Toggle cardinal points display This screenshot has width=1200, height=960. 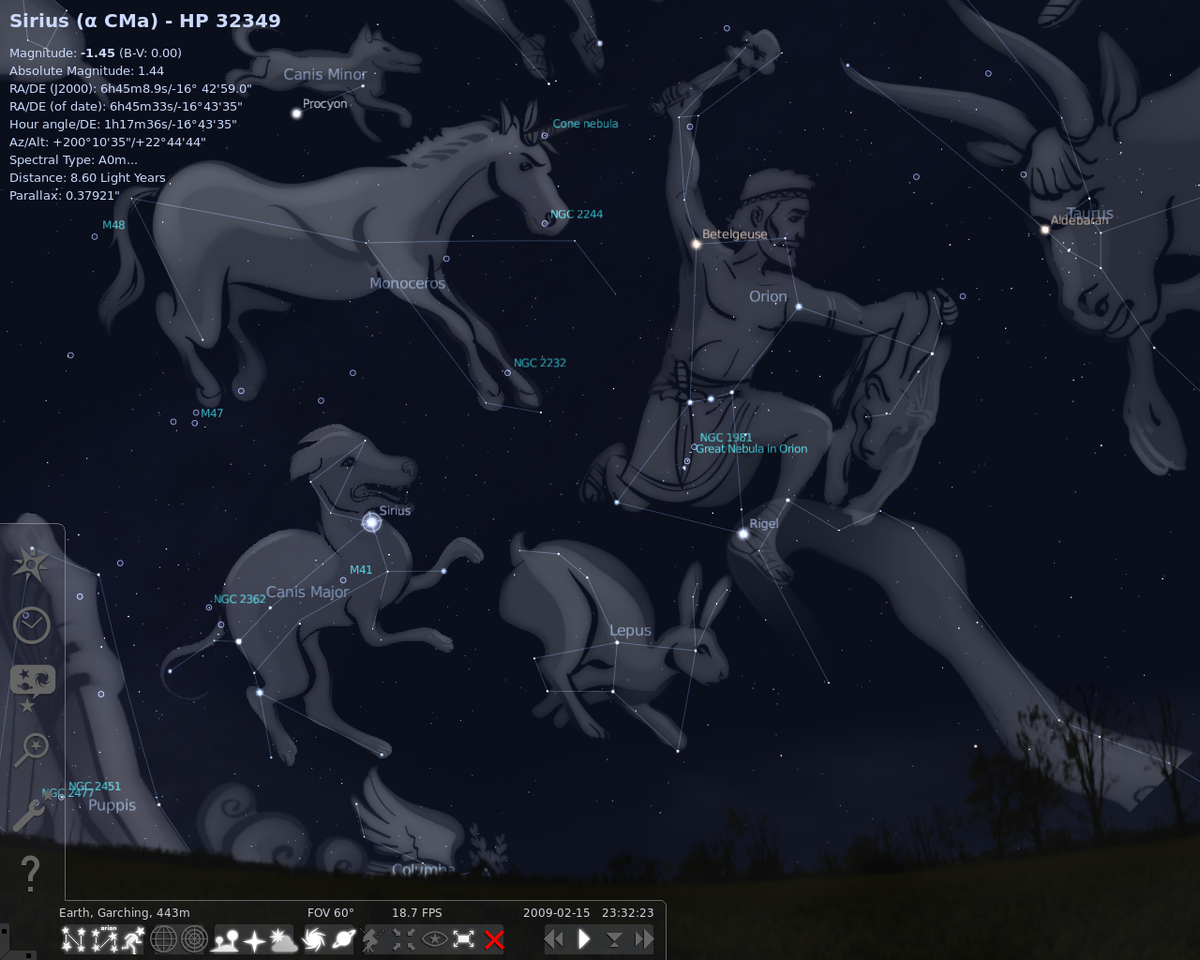pos(255,939)
